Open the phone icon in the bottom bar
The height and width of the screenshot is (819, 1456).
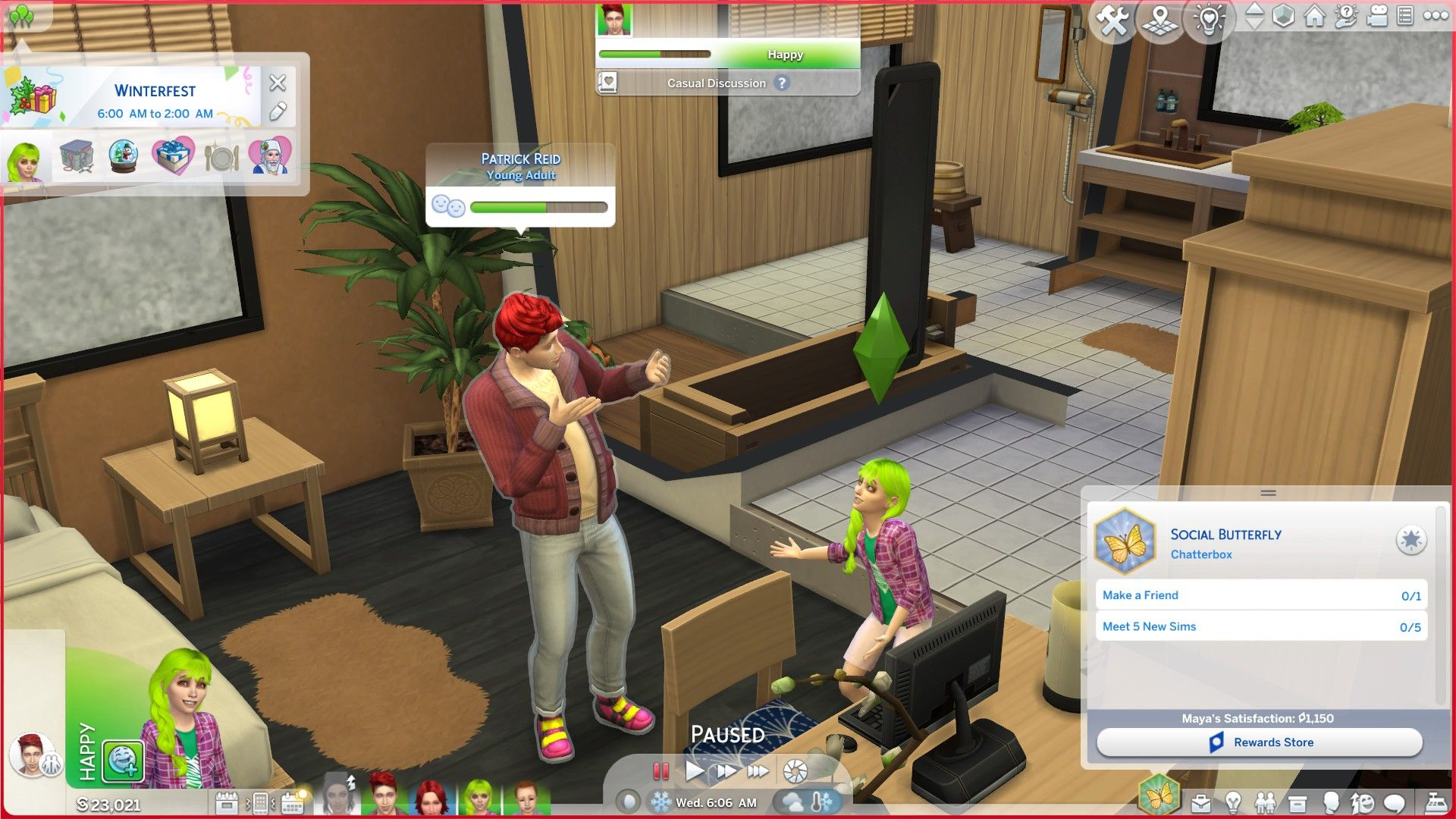260,802
